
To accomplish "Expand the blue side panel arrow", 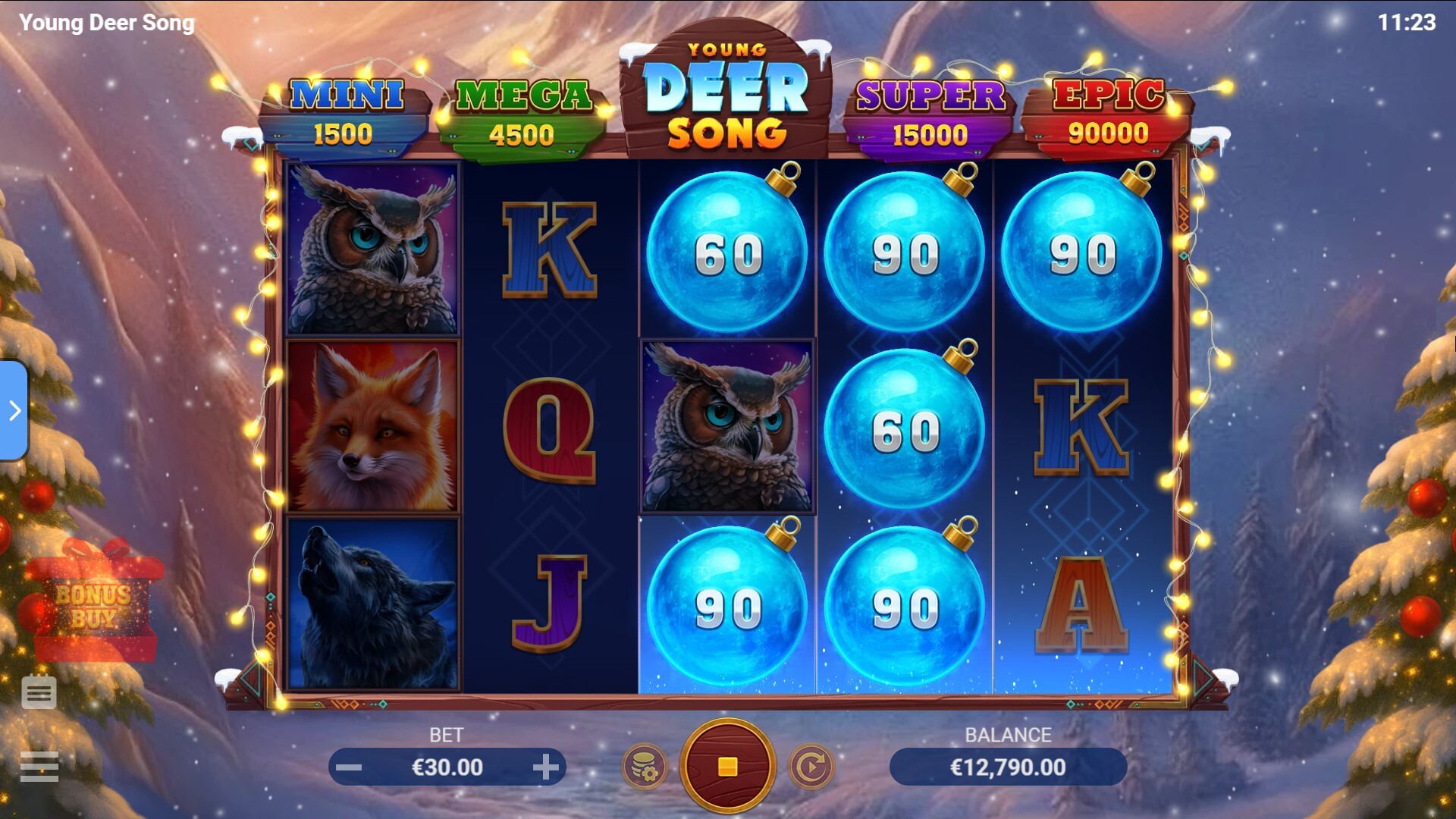I will 14,410.
